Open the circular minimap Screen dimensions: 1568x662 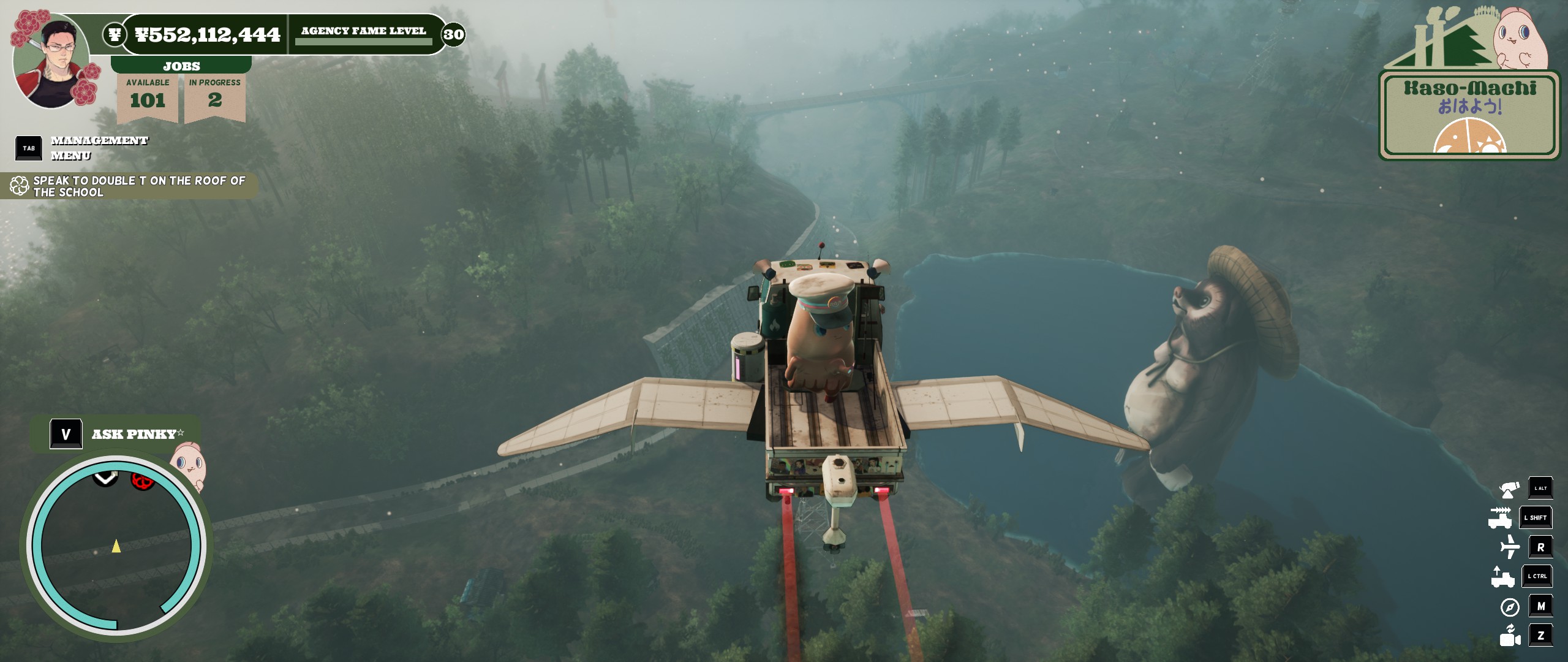coord(116,546)
